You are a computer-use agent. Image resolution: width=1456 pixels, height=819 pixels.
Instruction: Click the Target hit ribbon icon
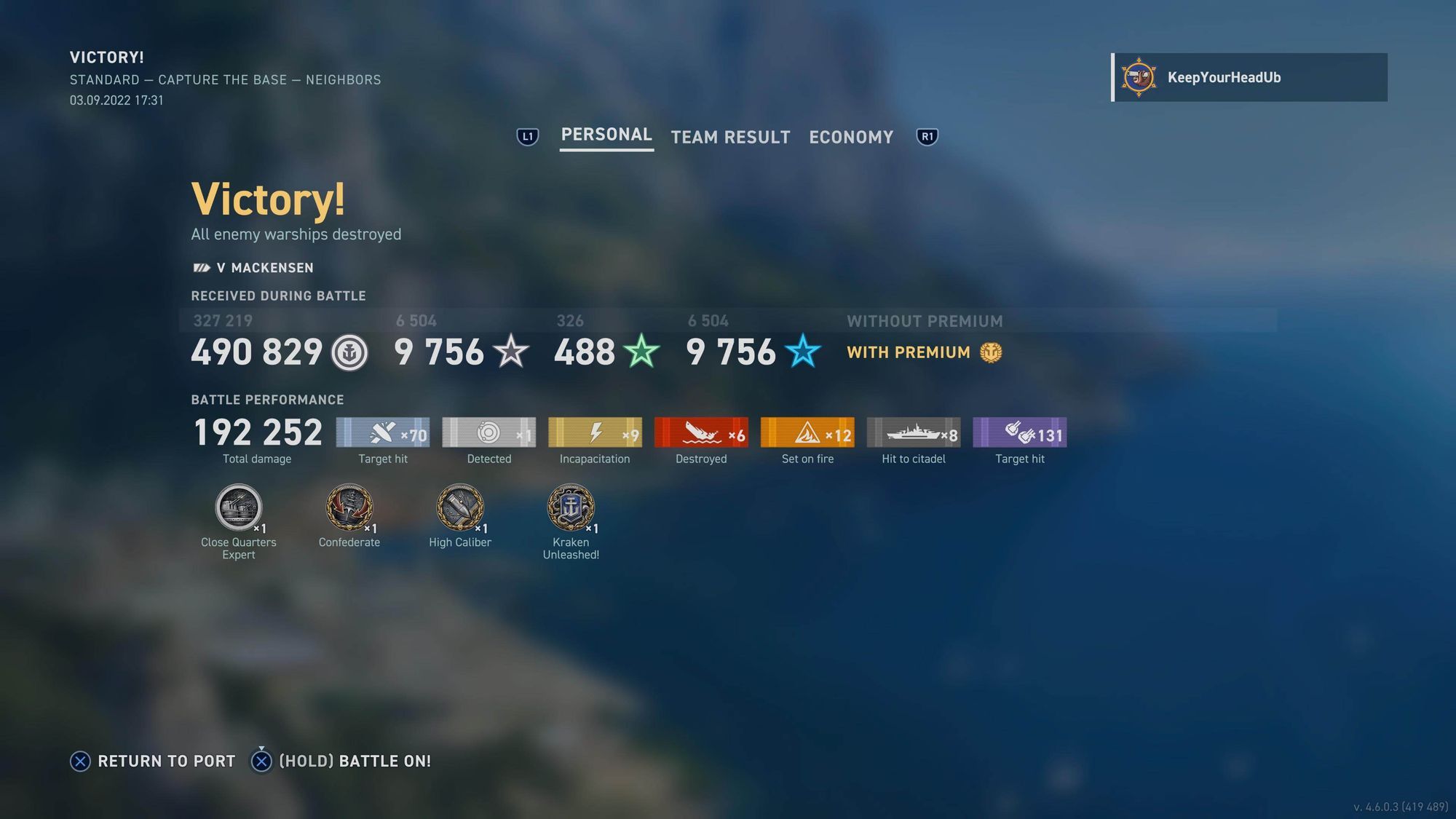[x=384, y=431]
